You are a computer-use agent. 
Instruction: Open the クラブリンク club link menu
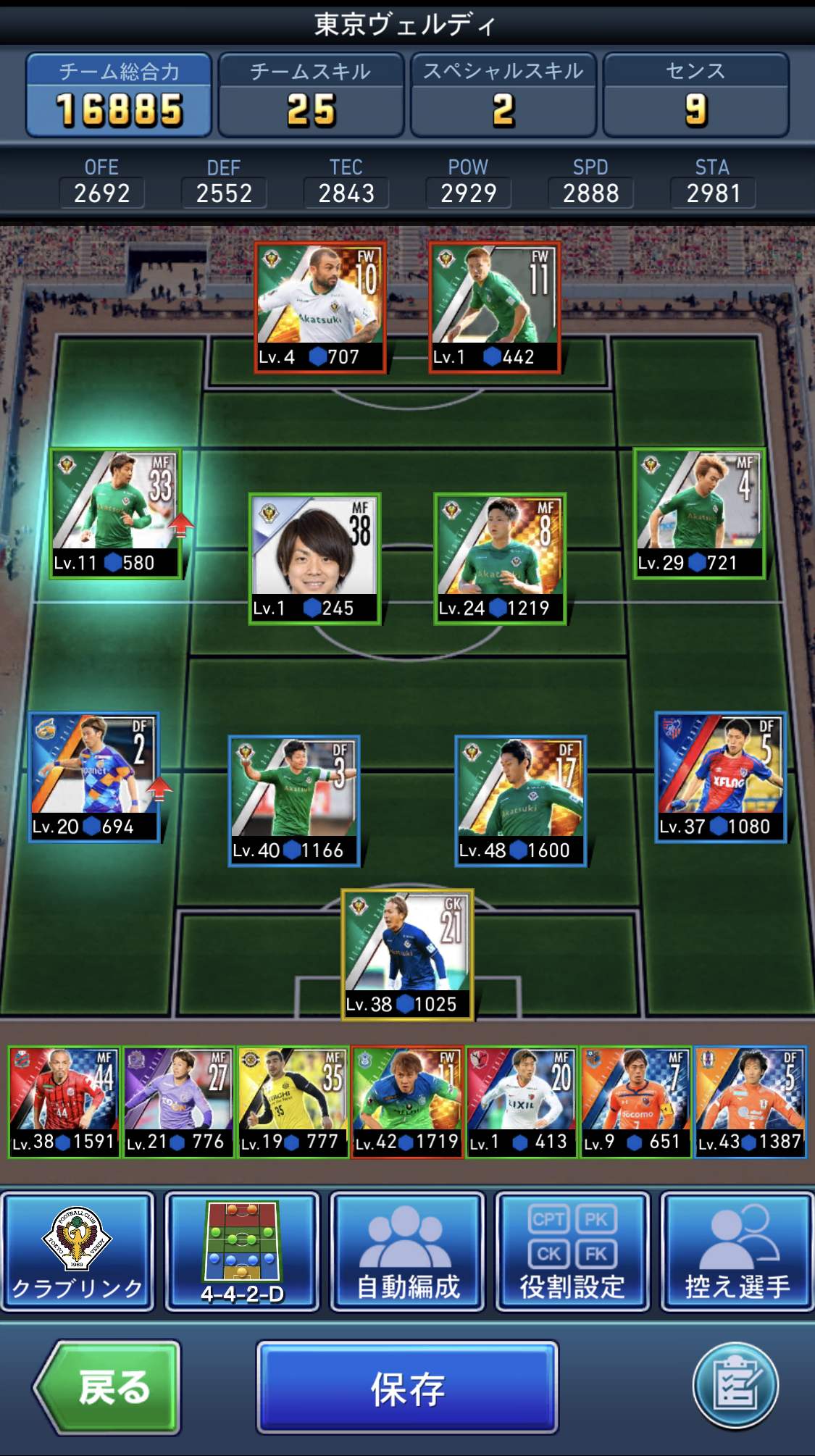78,1252
